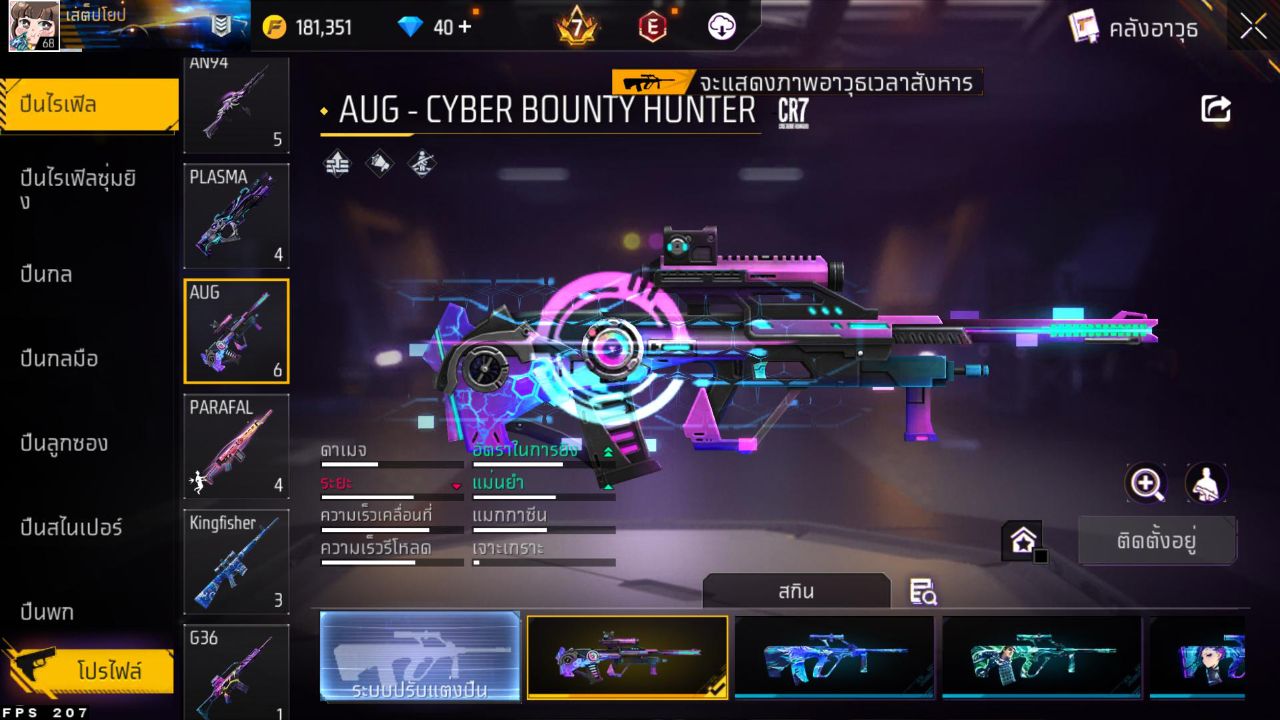Viewport: 1280px width, 720px height.
Task: Select the สกิน tab above skin thumbnails
Action: 797,590
